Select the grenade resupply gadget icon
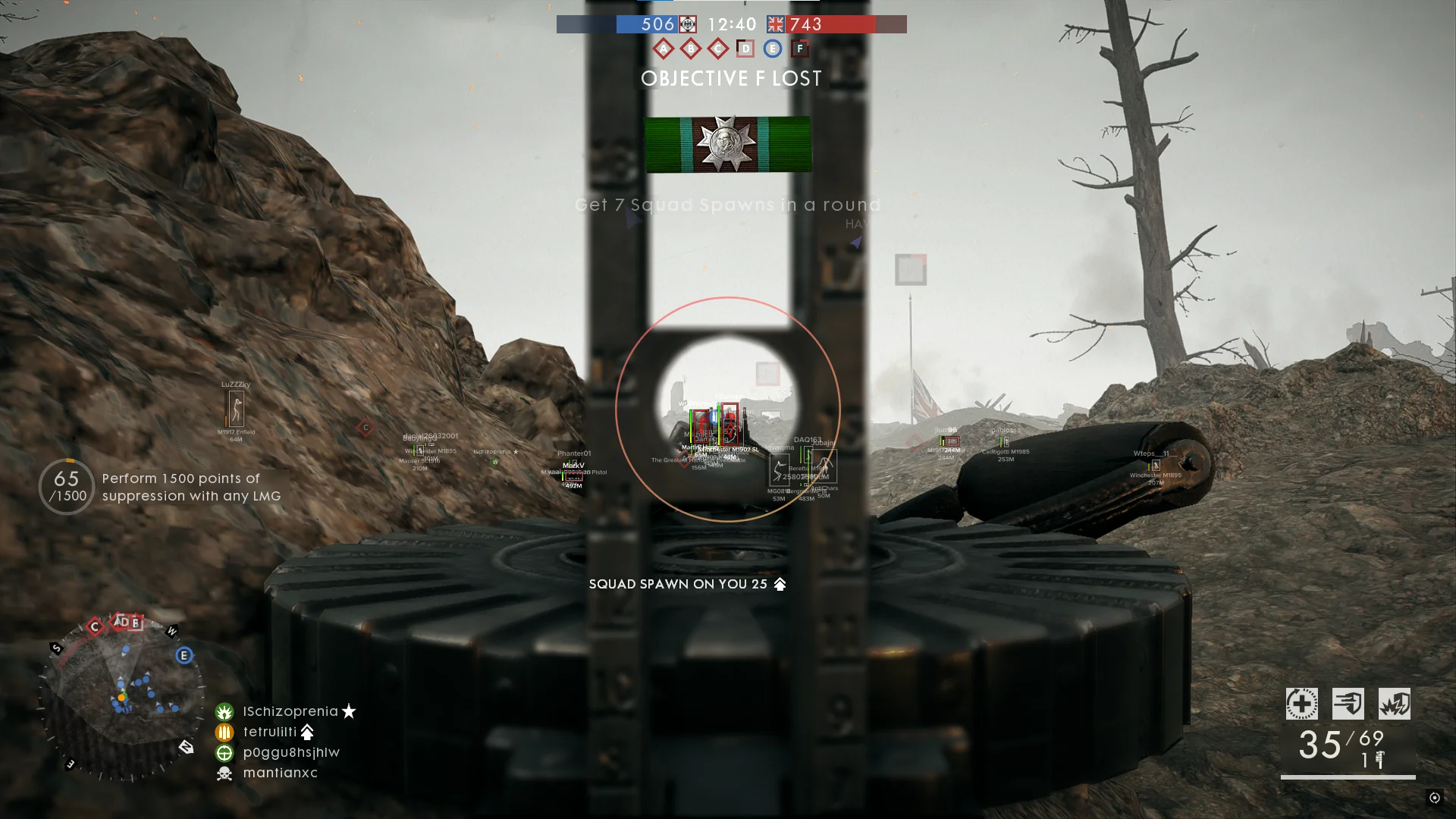1456x819 pixels. [1301, 704]
